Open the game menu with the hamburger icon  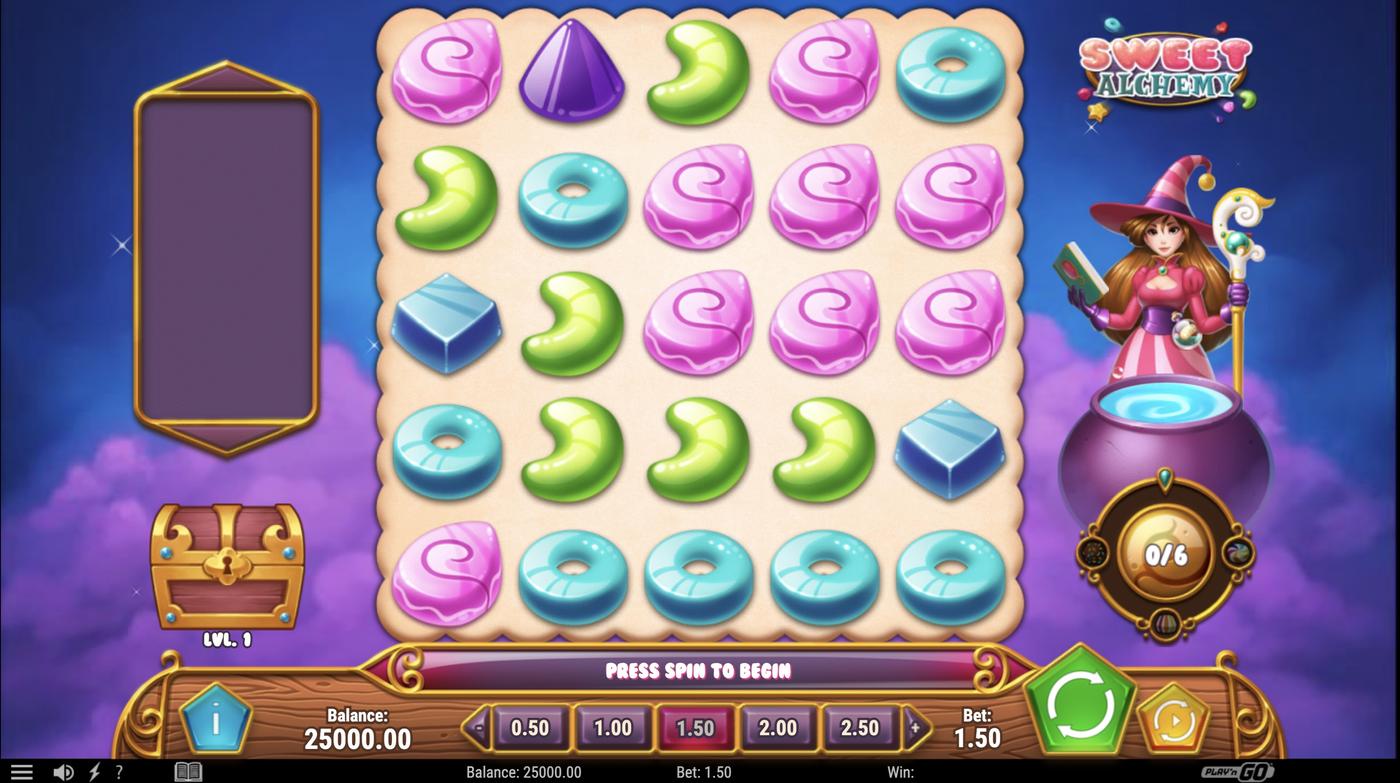click(21, 771)
